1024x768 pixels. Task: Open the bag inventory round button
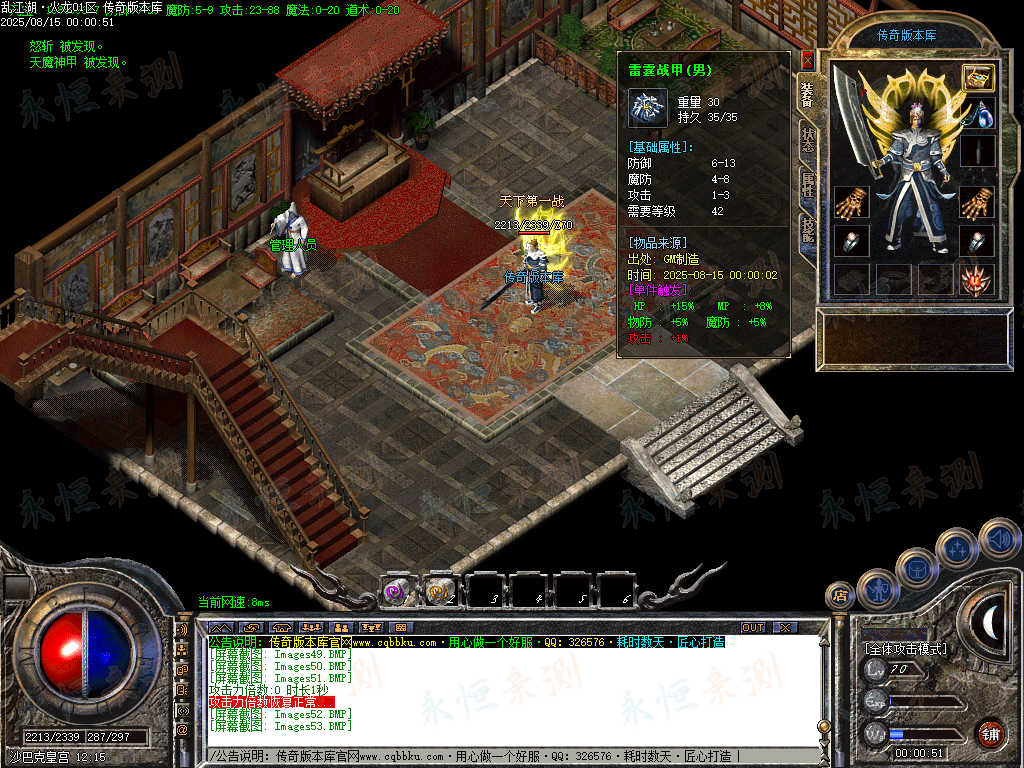(915, 566)
